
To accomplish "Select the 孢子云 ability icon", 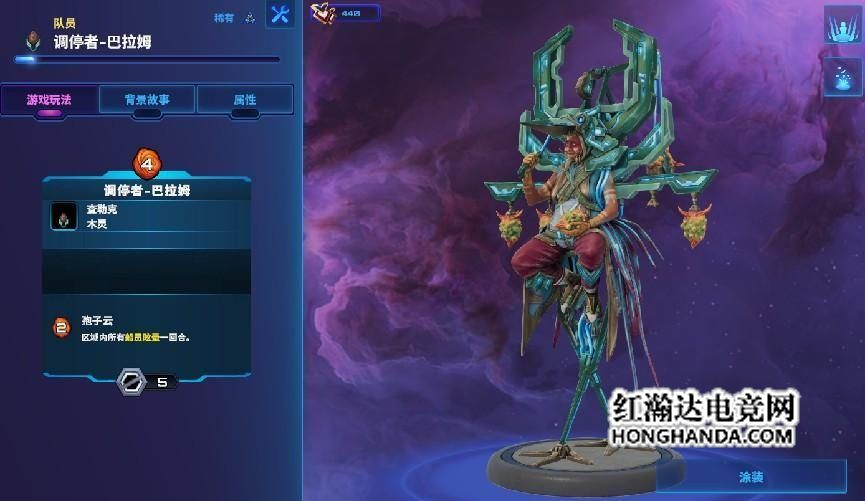I will 62,326.
